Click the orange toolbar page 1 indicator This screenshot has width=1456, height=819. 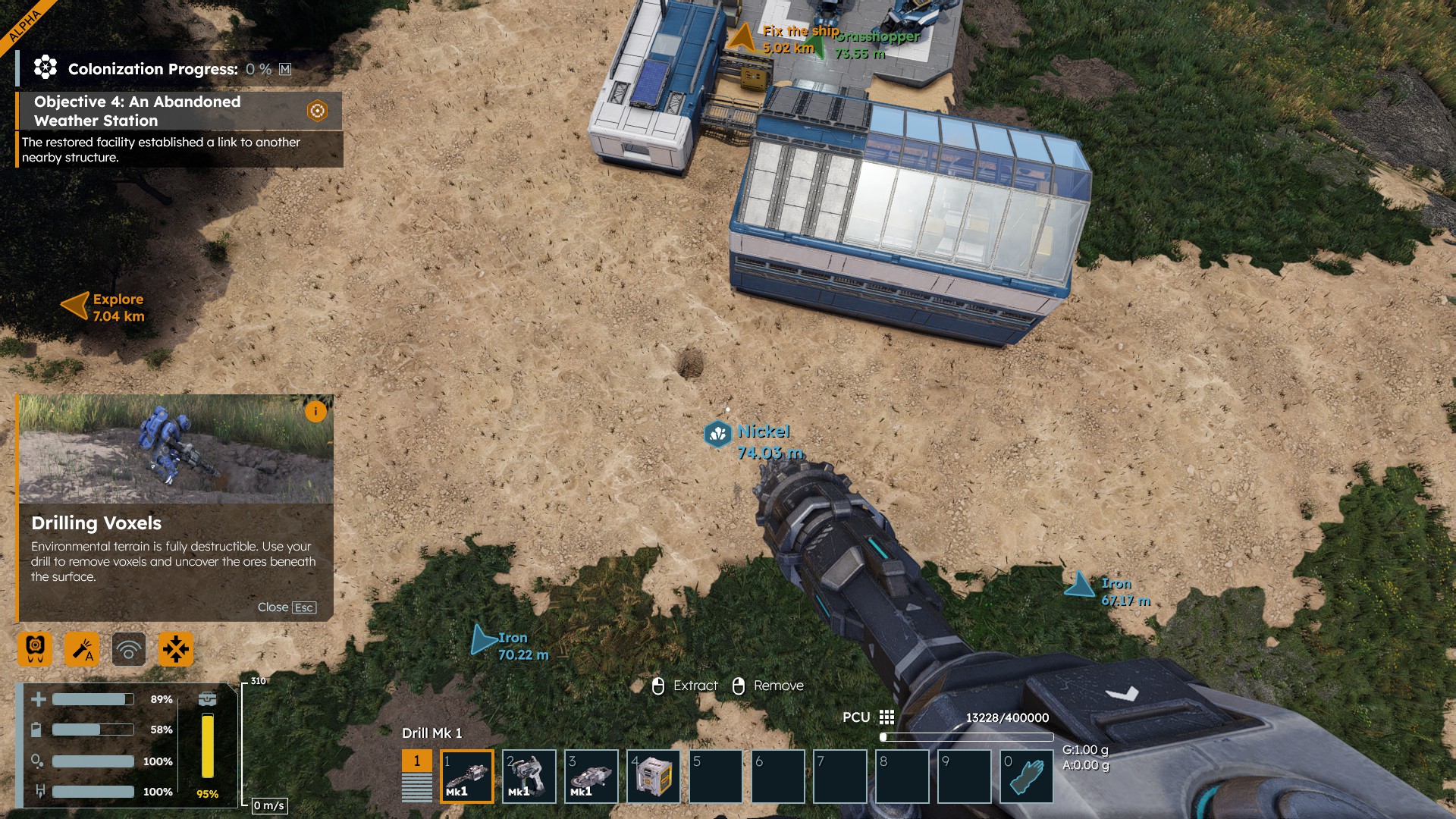[416, 761]
